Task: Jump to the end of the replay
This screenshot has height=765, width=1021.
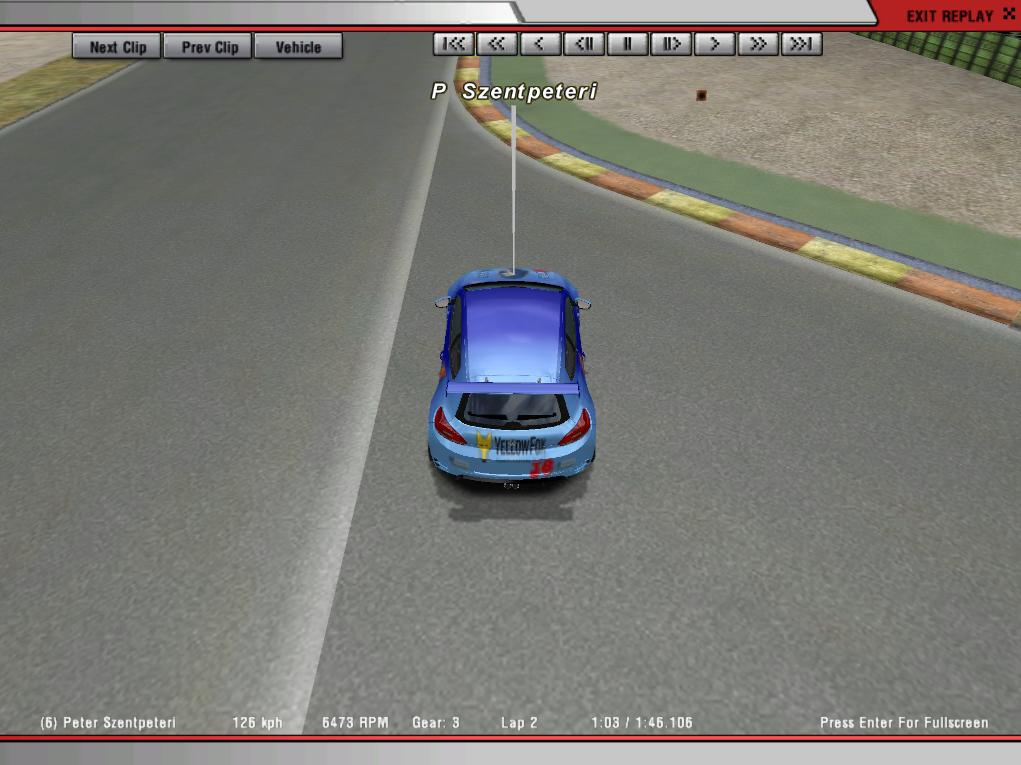Action: 802,44
